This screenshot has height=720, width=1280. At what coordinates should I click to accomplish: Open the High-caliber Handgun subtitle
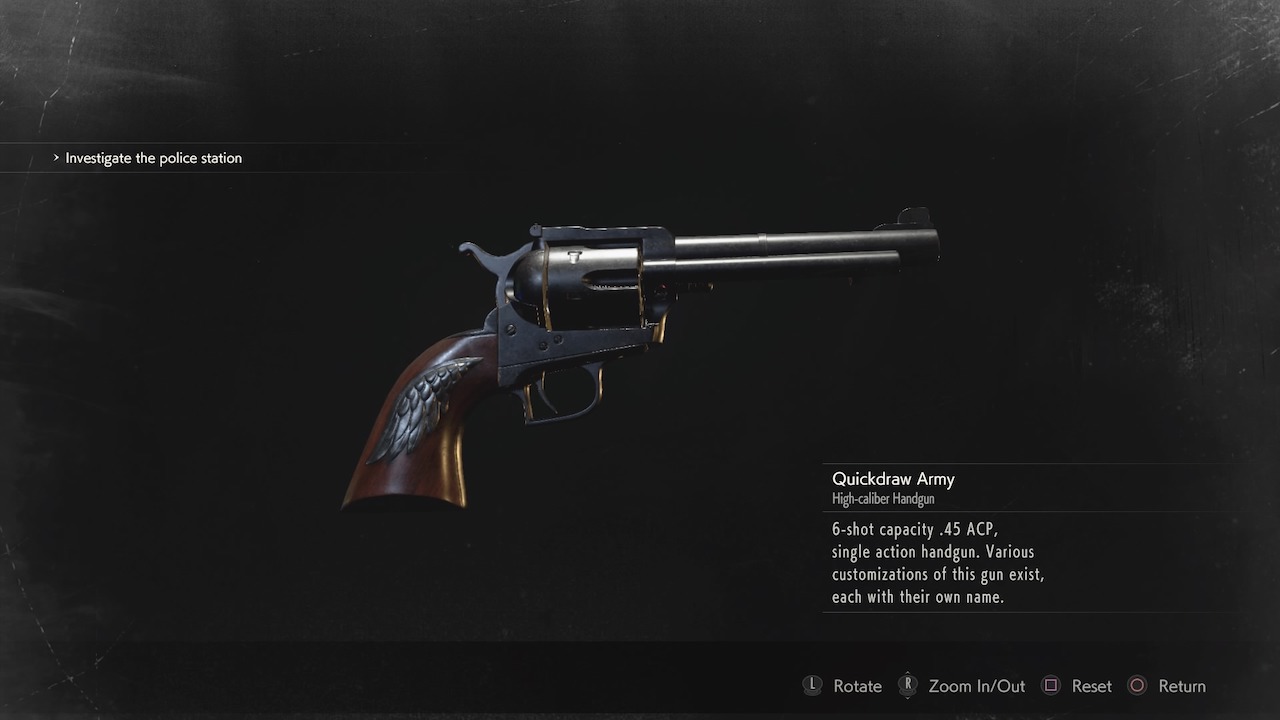pos(882,498)
